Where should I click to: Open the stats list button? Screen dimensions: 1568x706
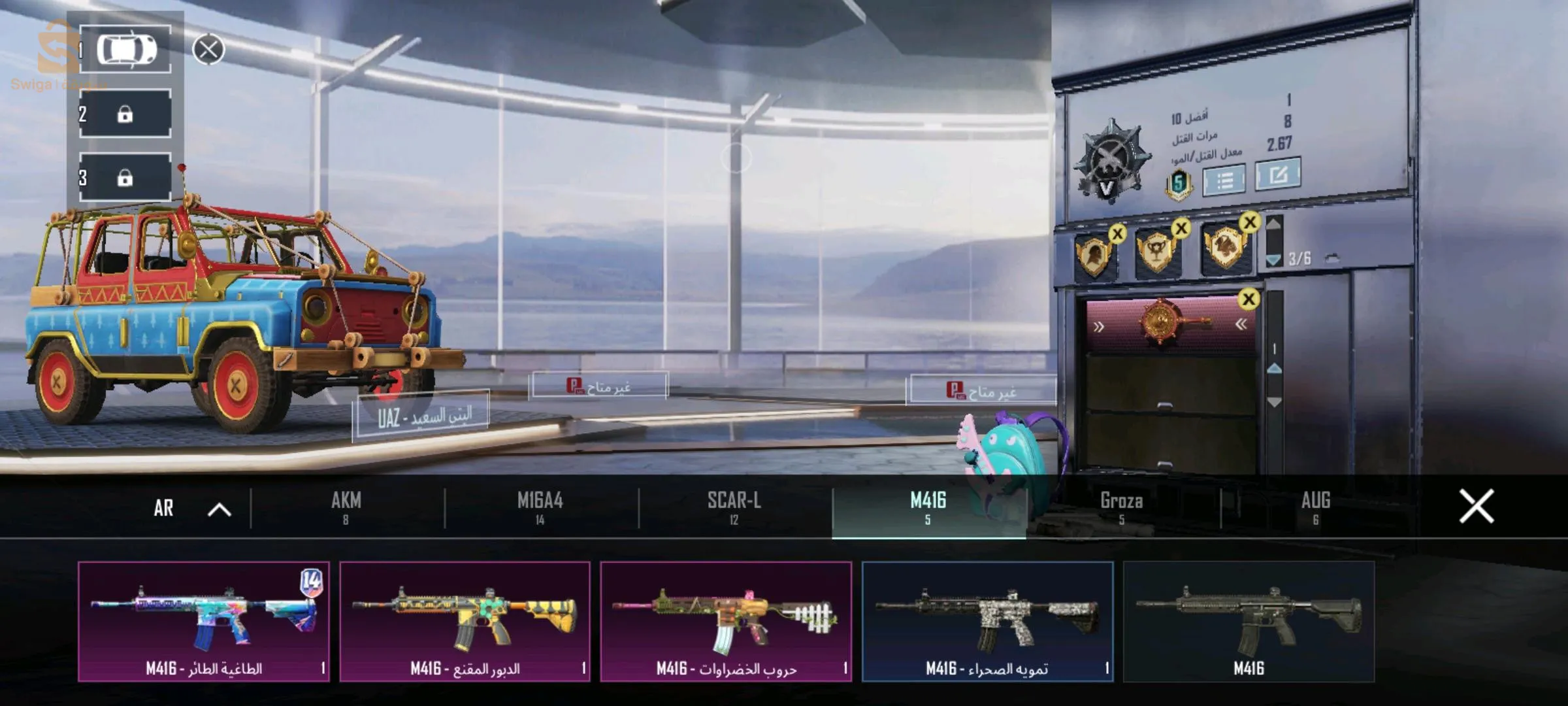pyautogui.click(x=1224, y=180)
